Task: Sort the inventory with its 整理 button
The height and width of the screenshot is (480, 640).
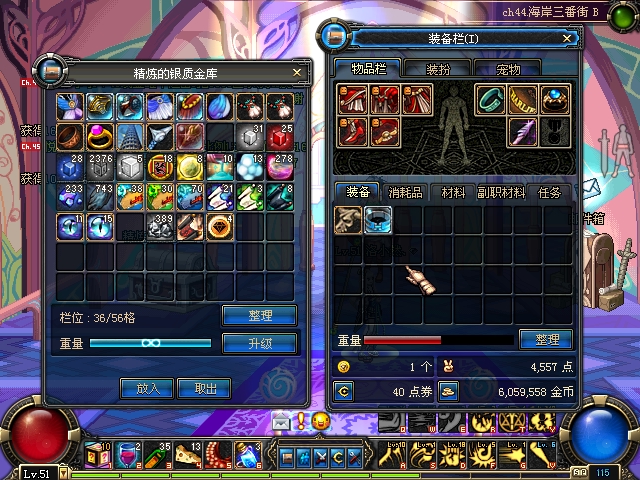Action: (546, 340)
